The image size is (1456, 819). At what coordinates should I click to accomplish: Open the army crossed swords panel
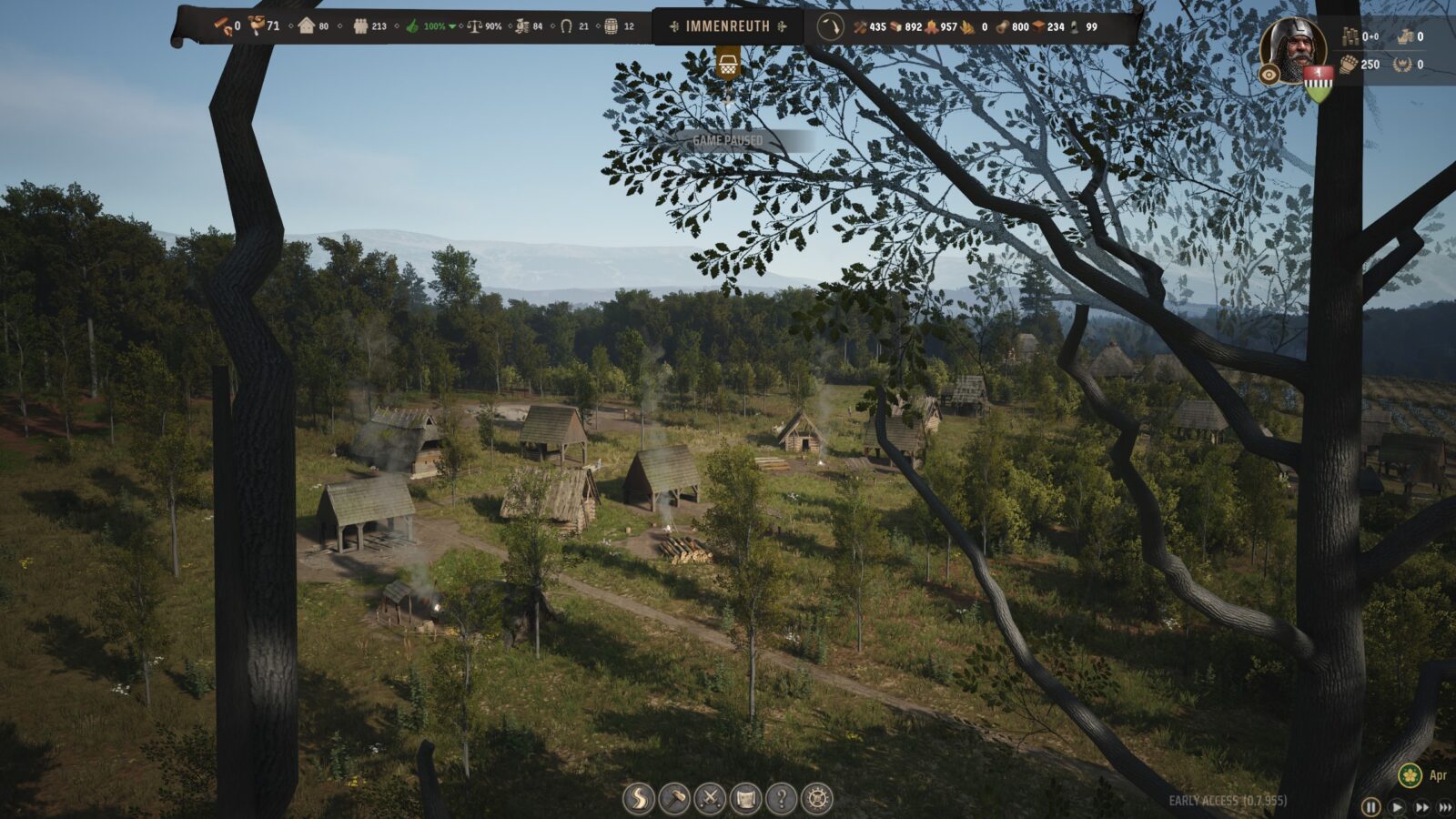(x=710, y=799)
